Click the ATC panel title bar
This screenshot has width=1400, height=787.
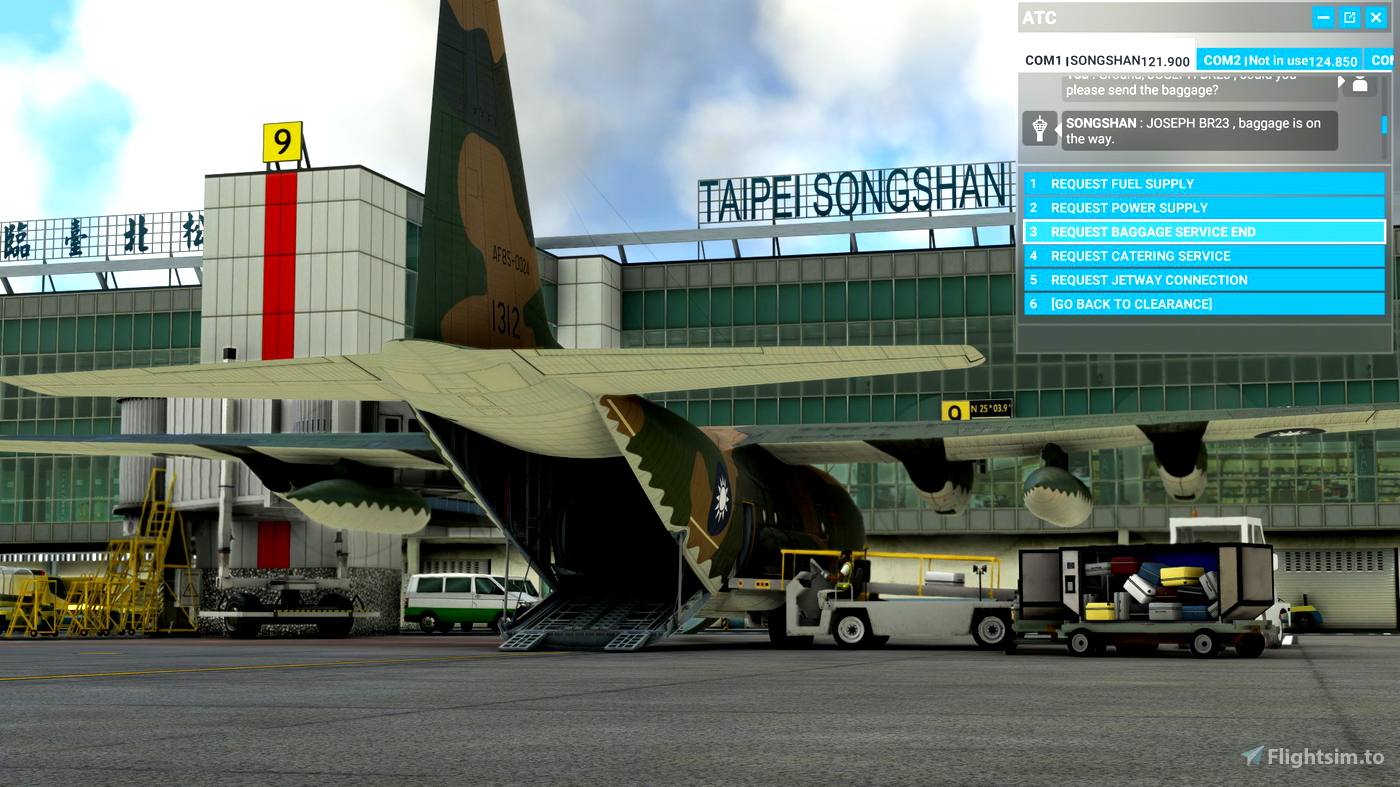point(1150,17)
